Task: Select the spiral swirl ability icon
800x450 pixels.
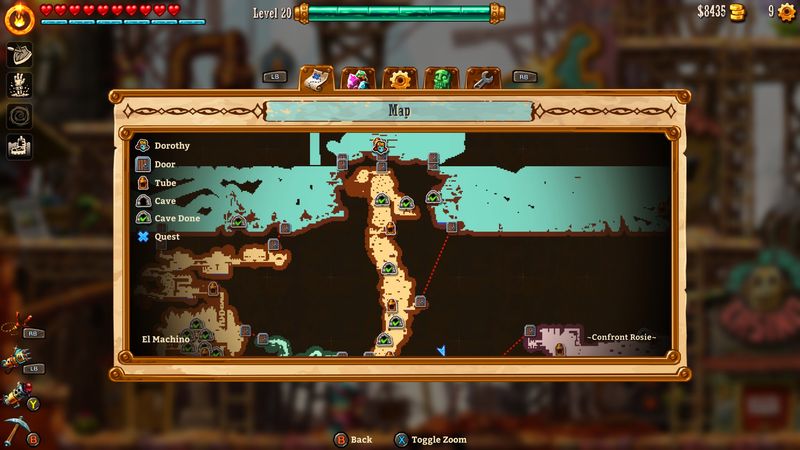Action: click(20, 115)
